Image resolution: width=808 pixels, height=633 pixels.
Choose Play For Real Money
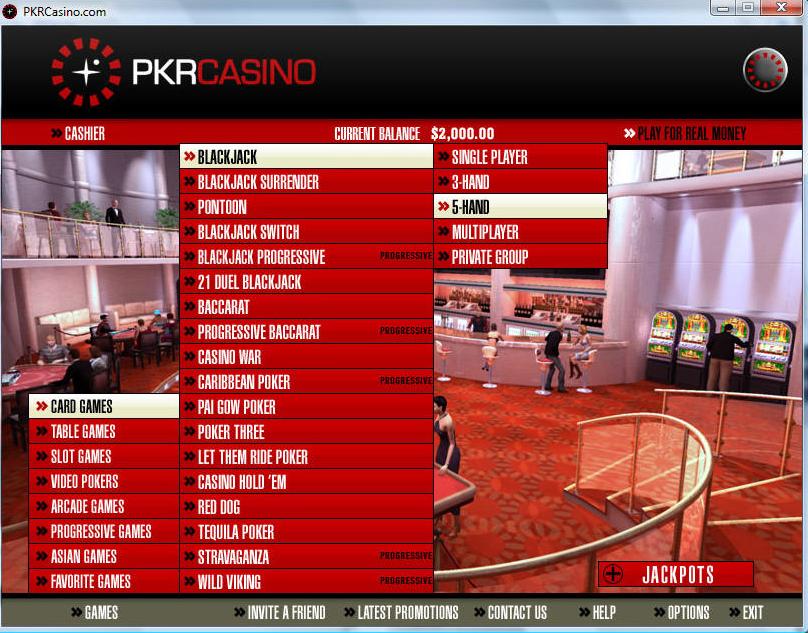[691, 133]
